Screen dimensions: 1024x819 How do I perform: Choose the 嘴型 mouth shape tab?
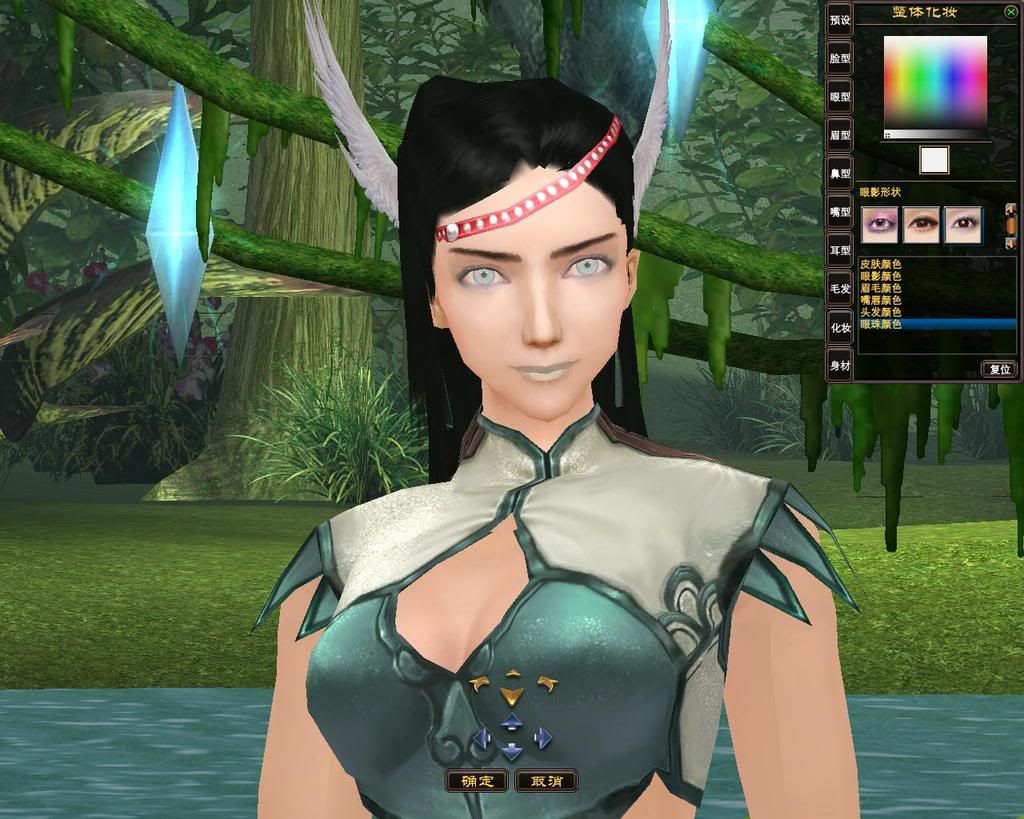click(840, 212)
